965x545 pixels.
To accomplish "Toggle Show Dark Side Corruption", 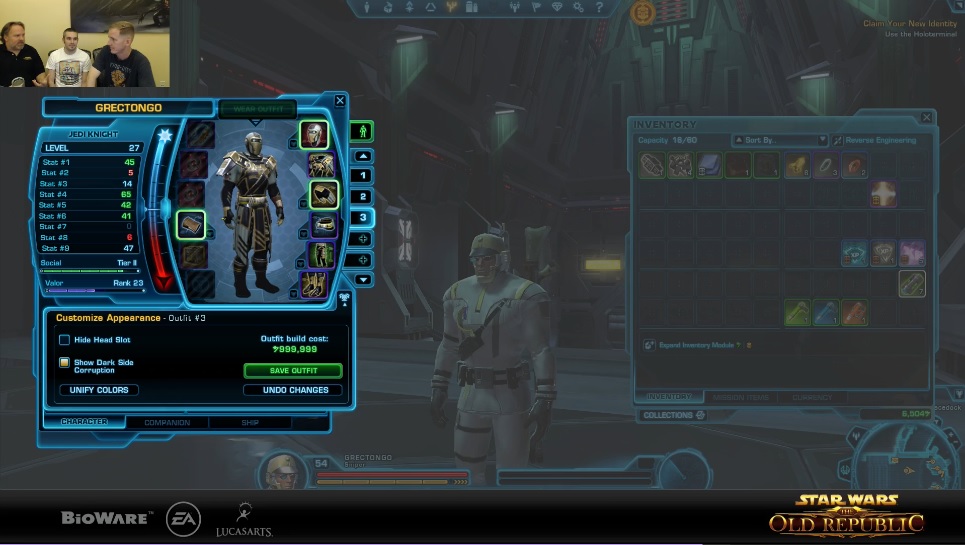I will pyautogui.click(x=65, y=363).
